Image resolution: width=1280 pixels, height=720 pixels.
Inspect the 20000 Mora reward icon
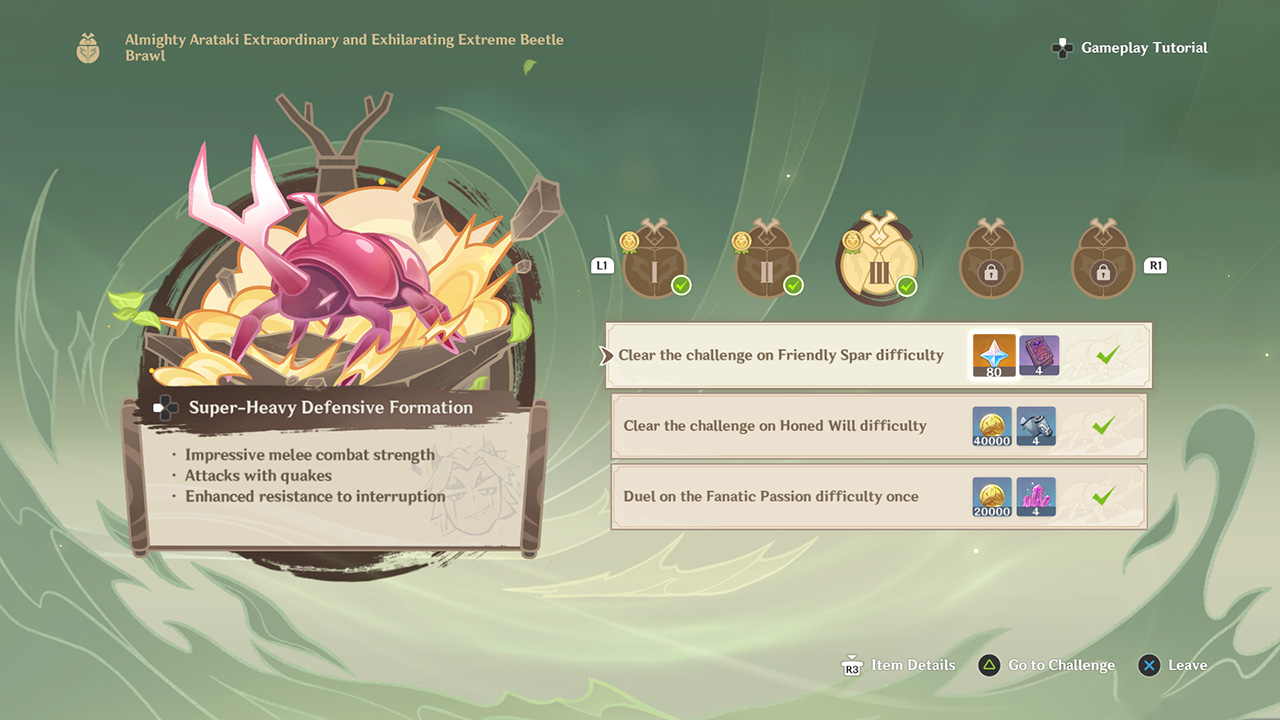point(992,496)
